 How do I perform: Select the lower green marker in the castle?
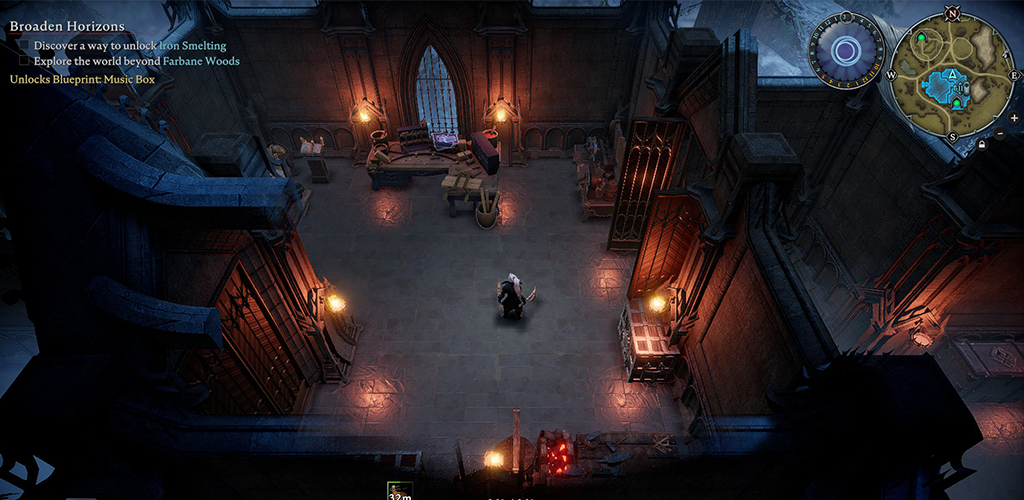957,102
